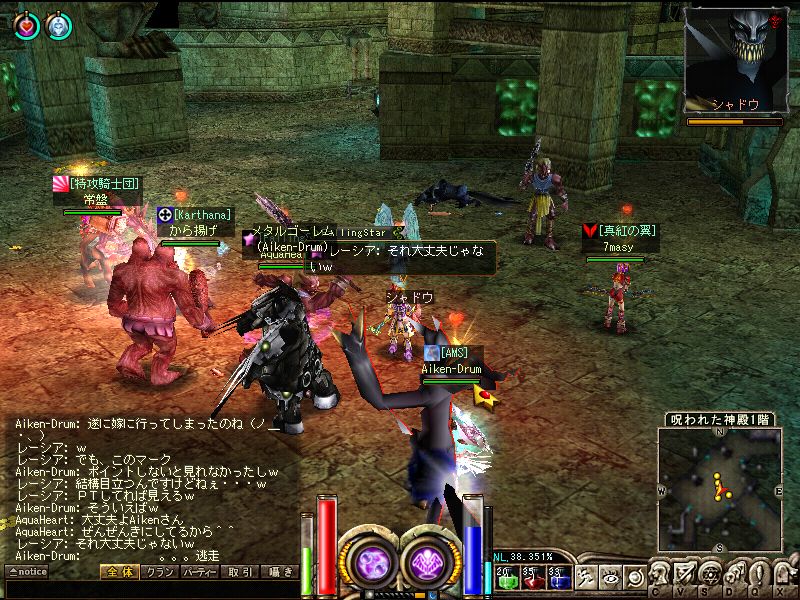This screenshot has height=600, width=800.
Task: Click the chat text input bar
Action: click(150, 589)
